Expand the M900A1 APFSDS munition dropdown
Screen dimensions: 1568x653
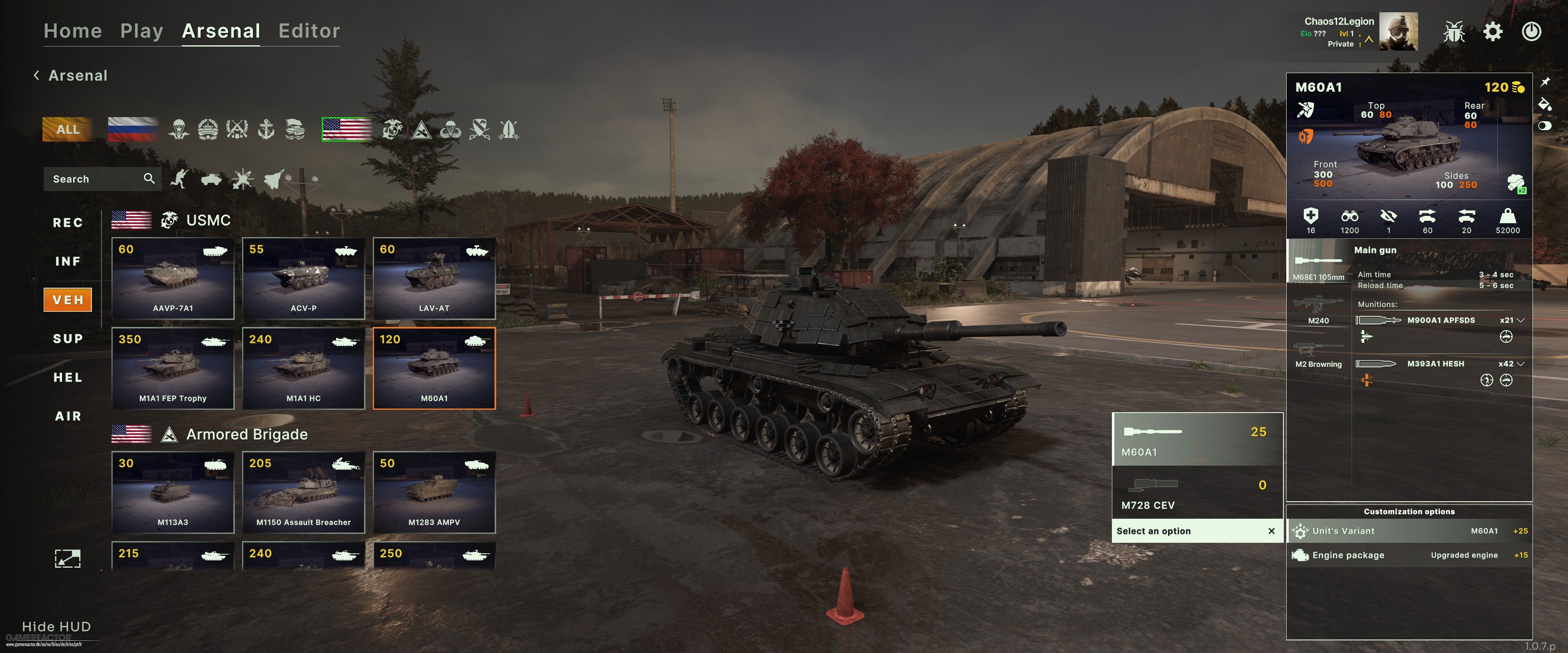(1520, 320)
